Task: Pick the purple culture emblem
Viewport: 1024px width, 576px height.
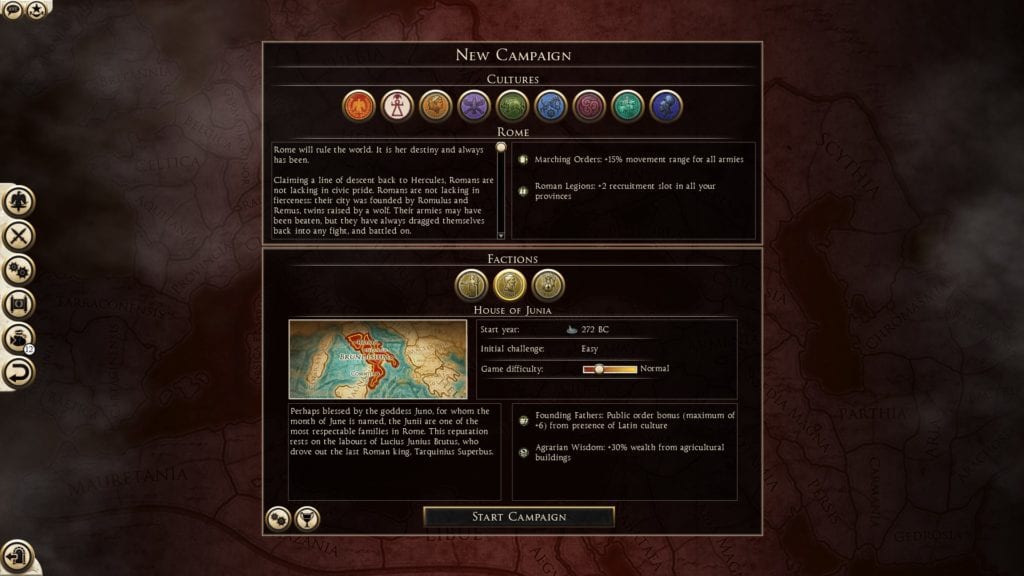Action: [474, 105]
